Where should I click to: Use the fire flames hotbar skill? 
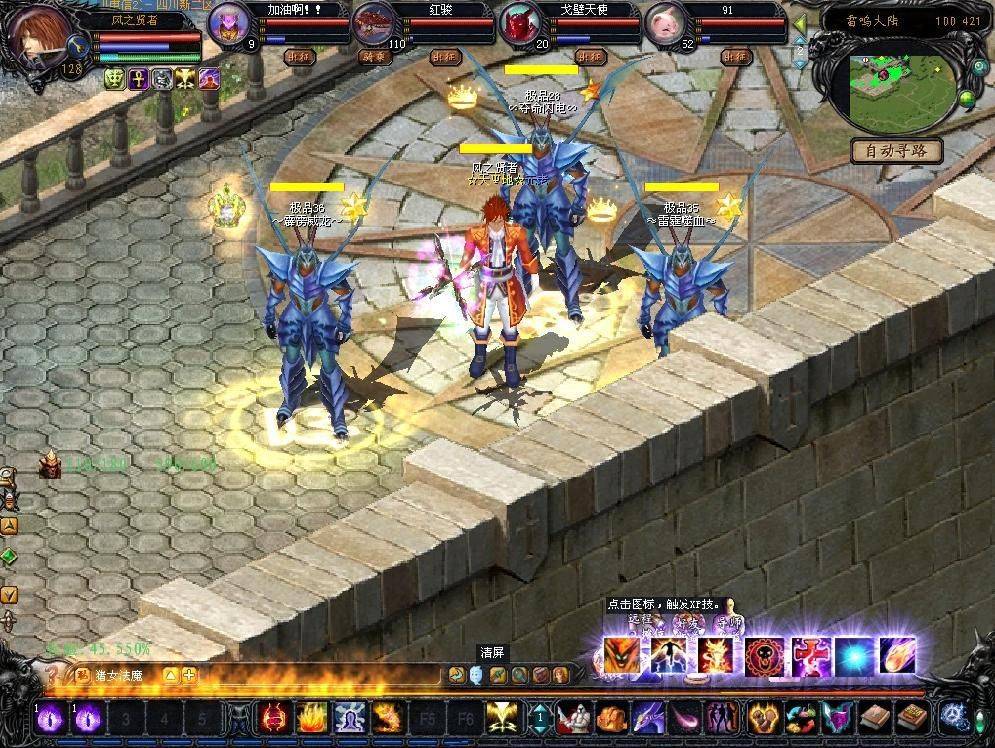(310, 716)
